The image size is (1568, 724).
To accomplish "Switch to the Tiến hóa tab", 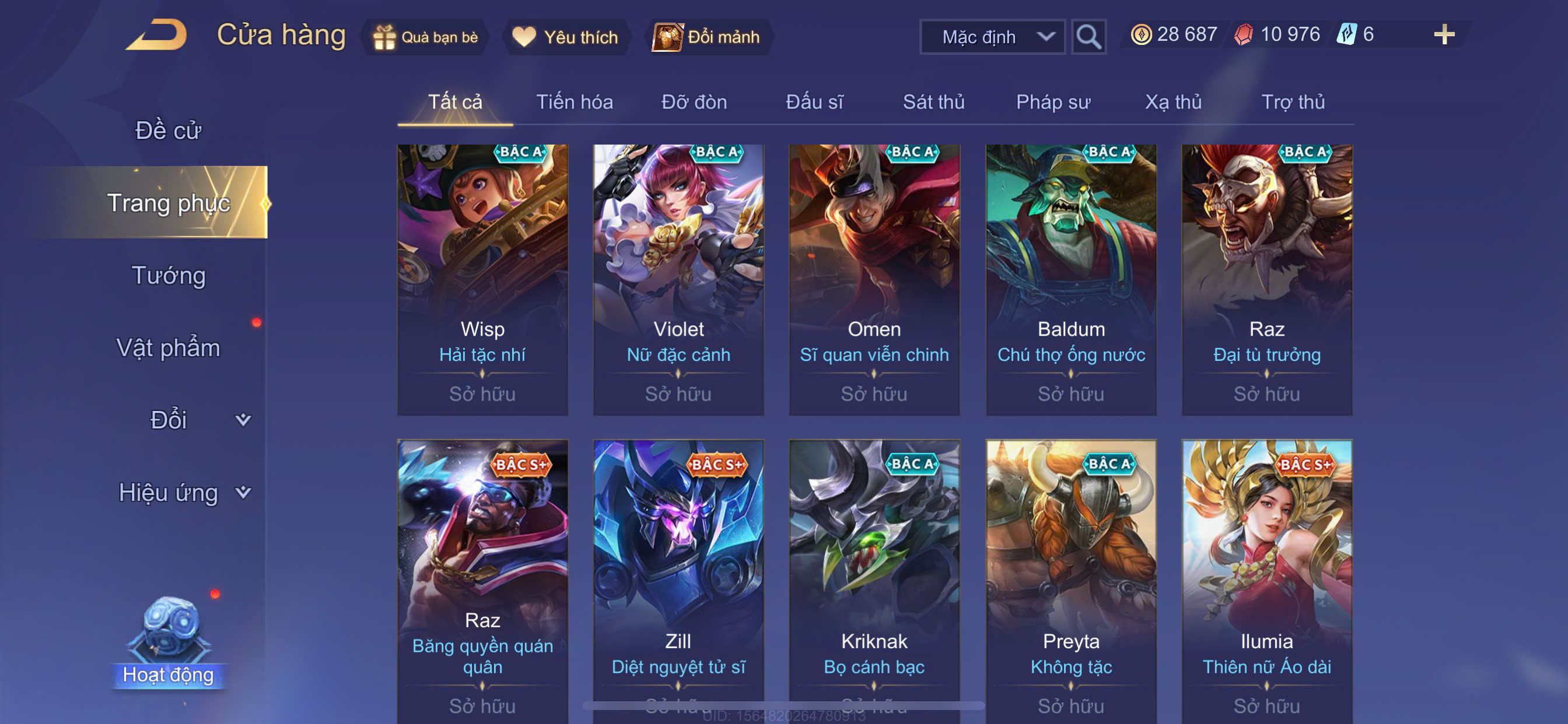I will click(x=574, y=102).
